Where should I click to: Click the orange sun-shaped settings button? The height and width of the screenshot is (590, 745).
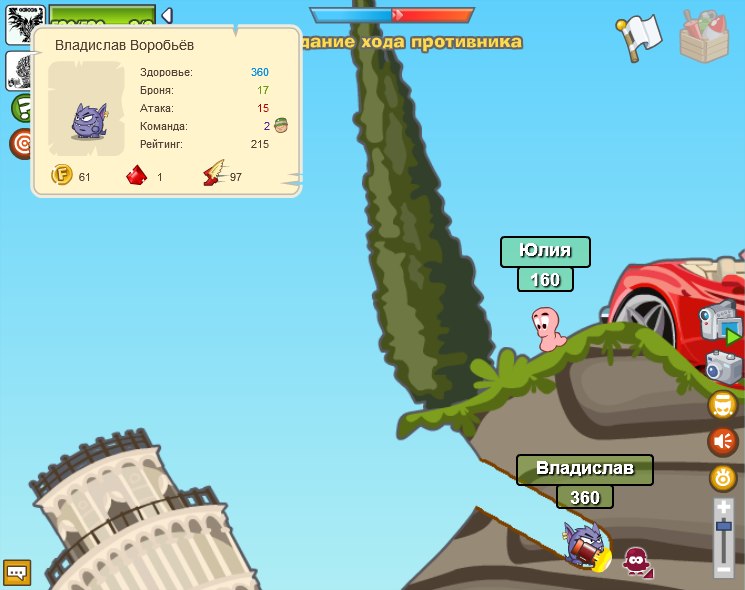point(723,477)
